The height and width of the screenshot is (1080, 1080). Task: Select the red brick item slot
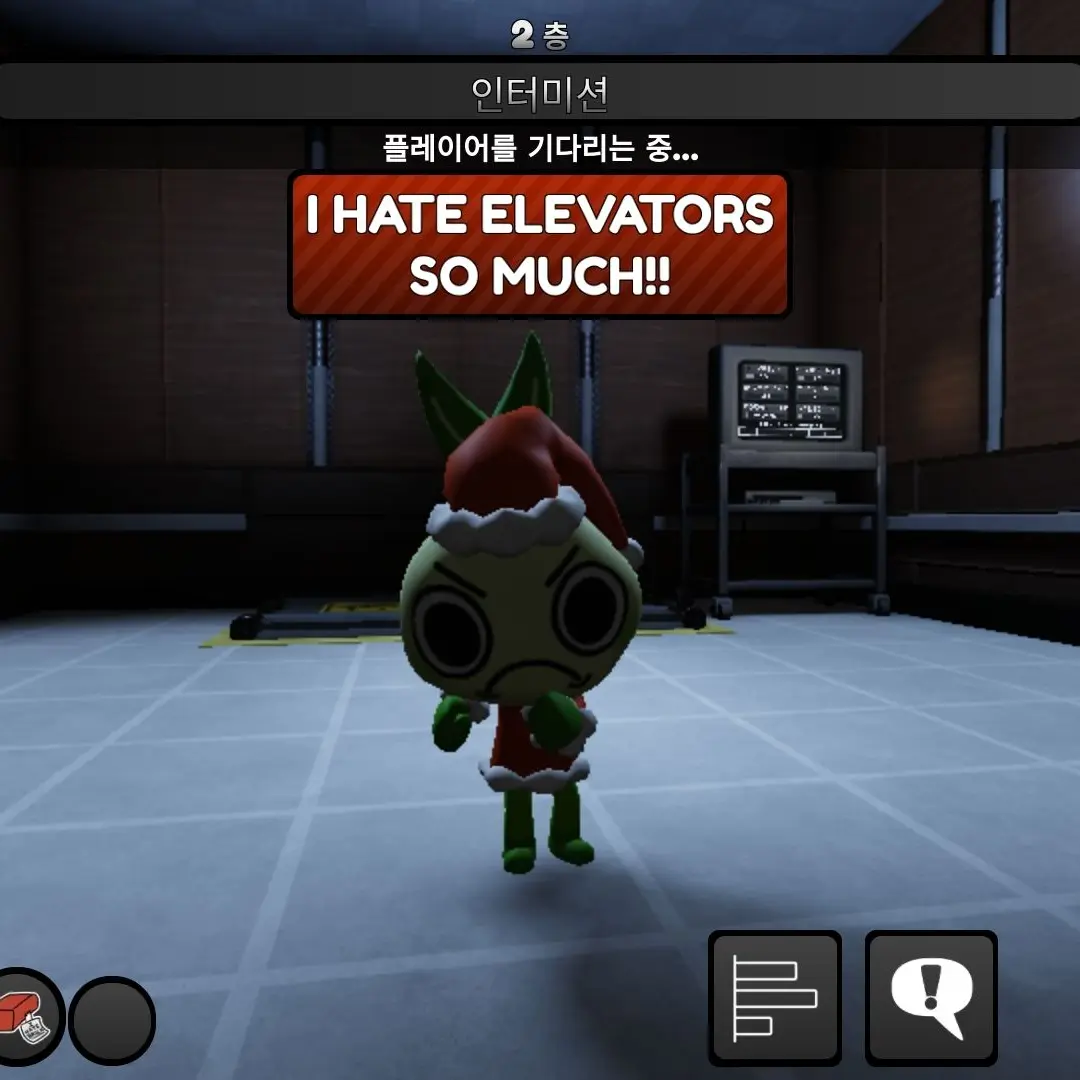pyautogui.click(x=24, y=1018)
